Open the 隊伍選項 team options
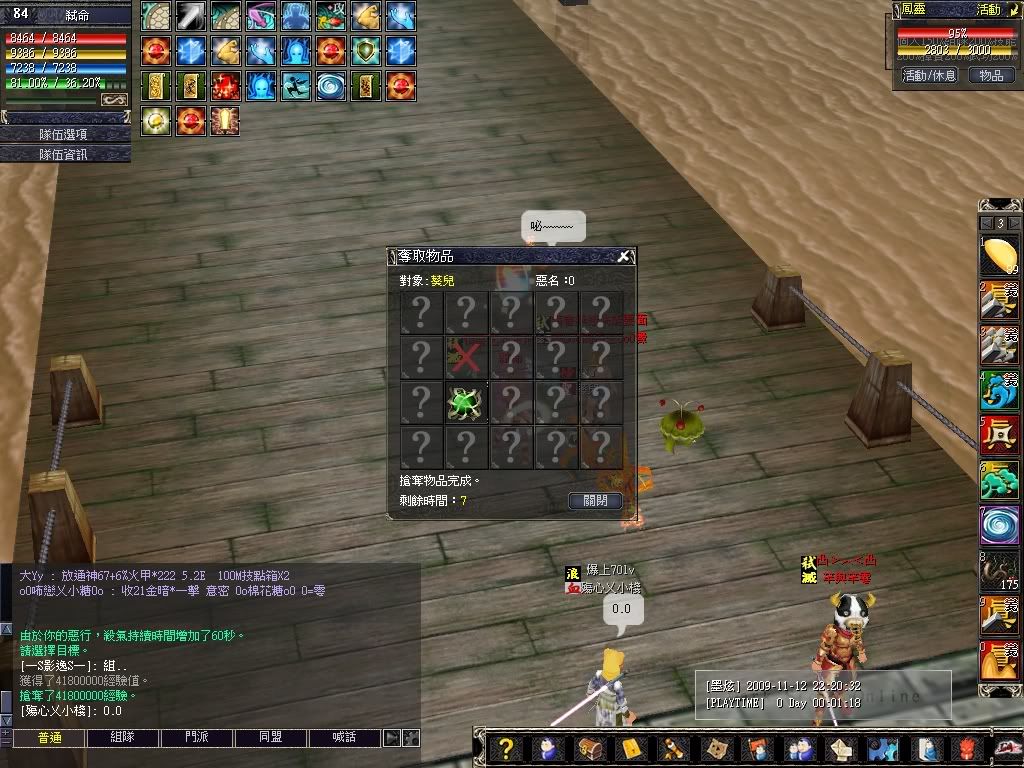The height and width of the screenshot is (768, 1024). (x=65, y=134)
